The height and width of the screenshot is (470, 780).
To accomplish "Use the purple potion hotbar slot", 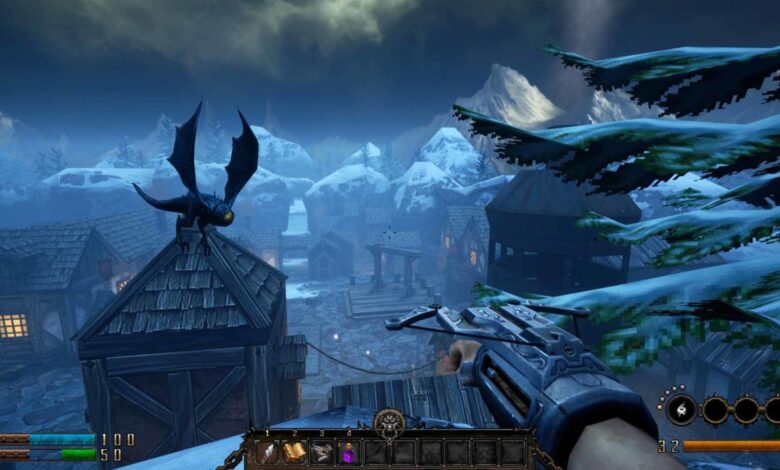I will pos(348,452).
